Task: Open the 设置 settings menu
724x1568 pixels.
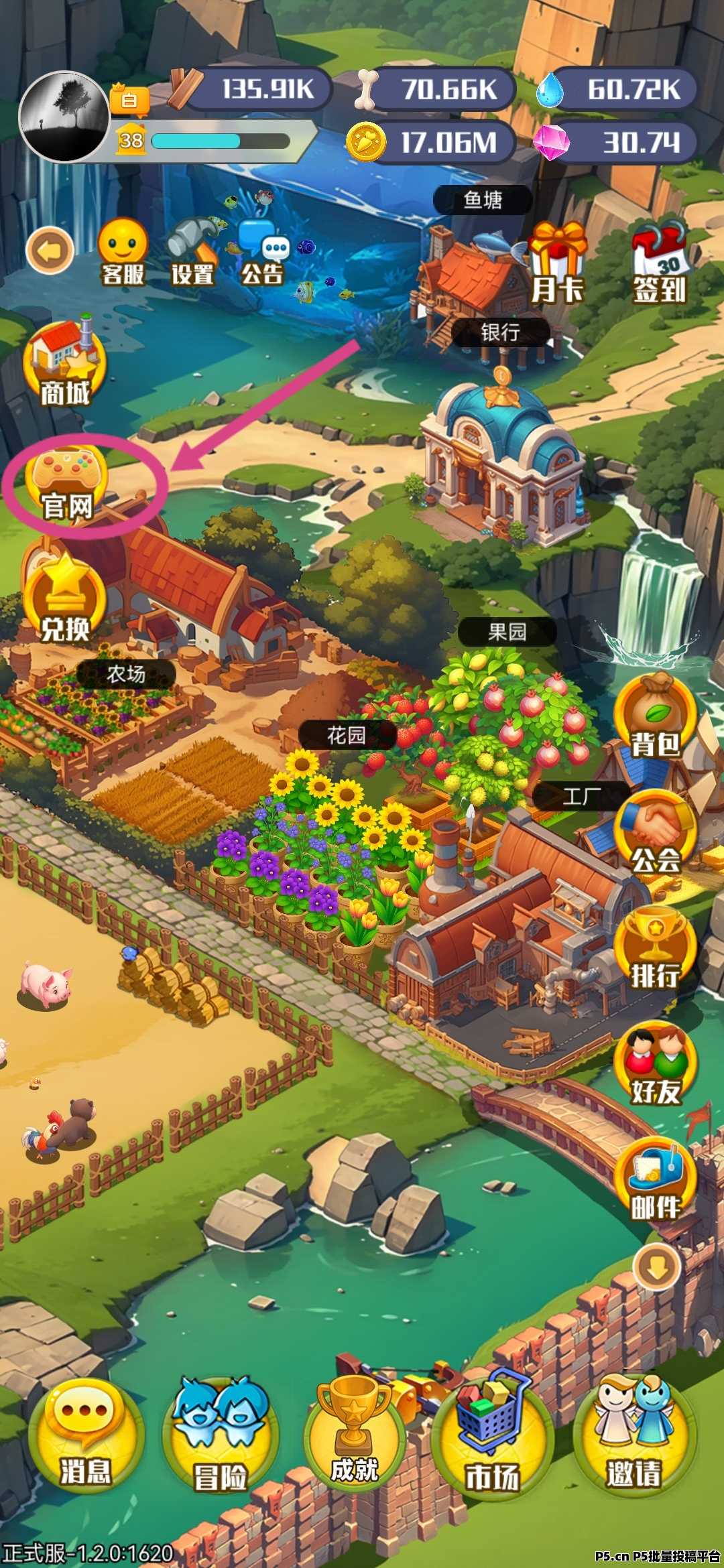Action: [x=192, y=251]
